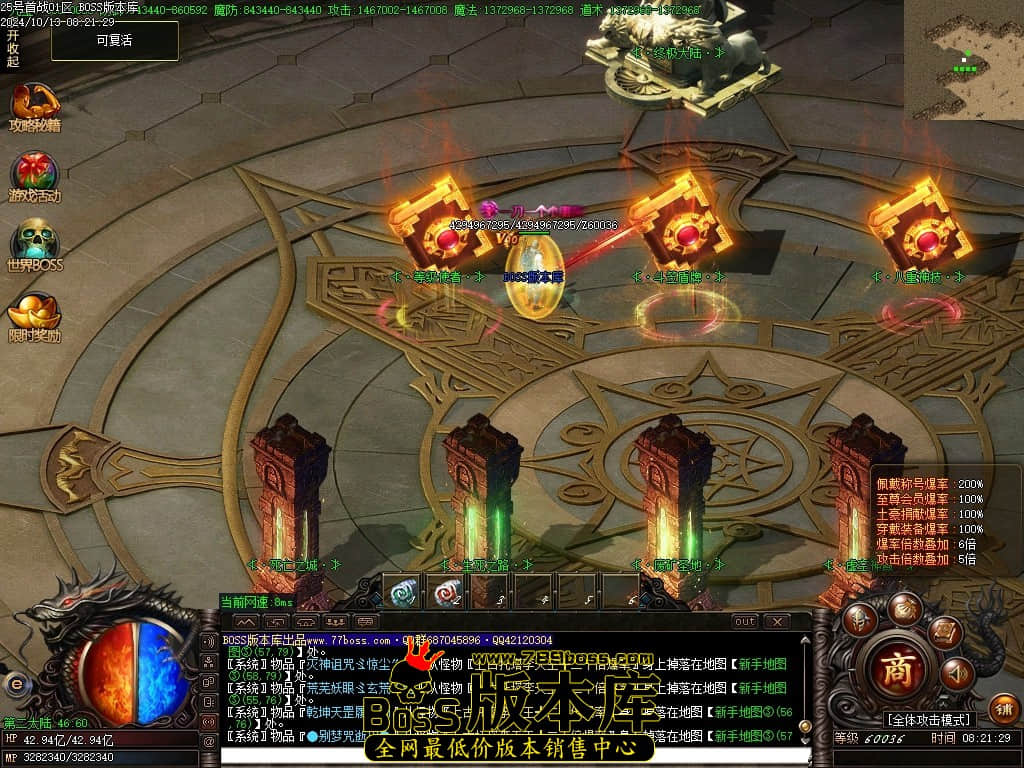
Task: Click the round 'e' browser button
Action: click(x=15, y=684)
